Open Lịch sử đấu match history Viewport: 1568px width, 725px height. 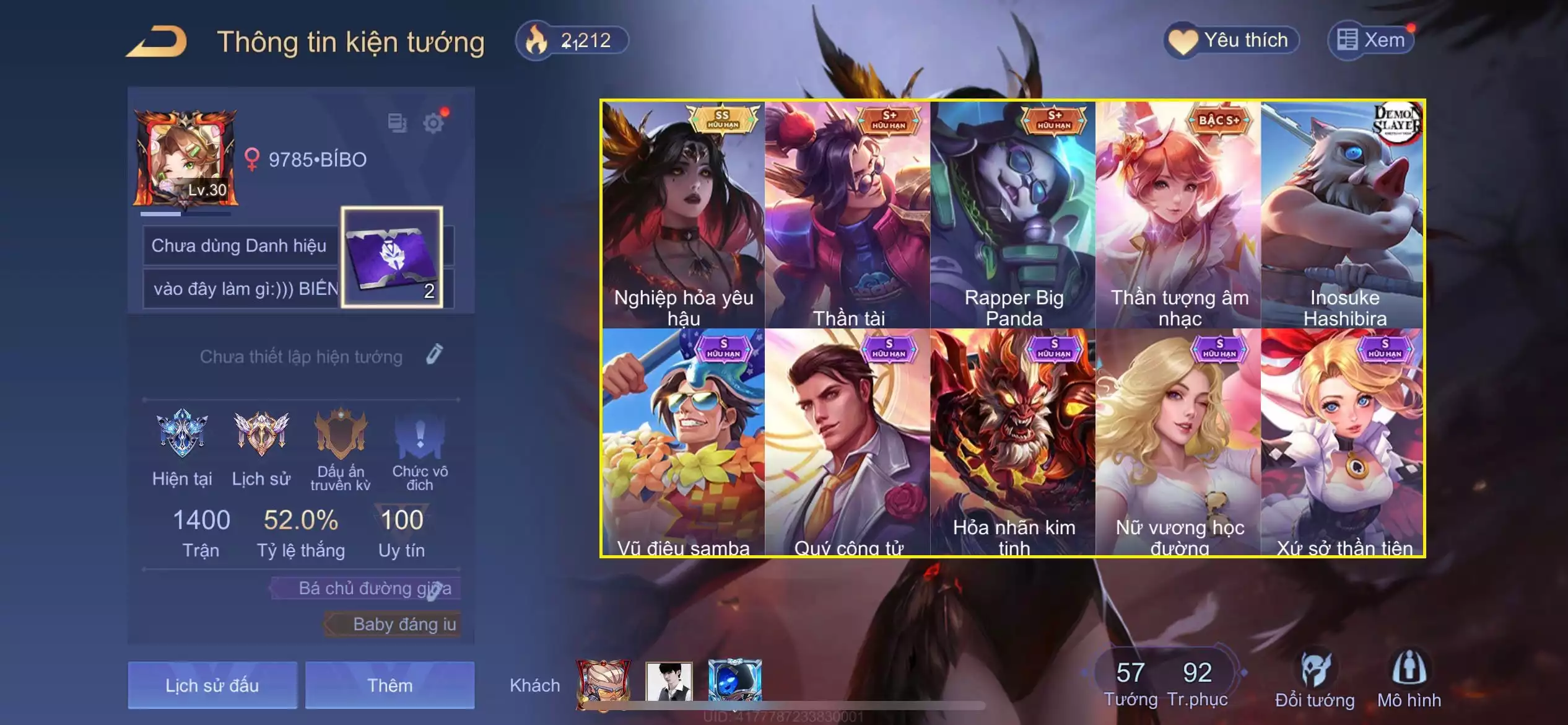(212, 685)
